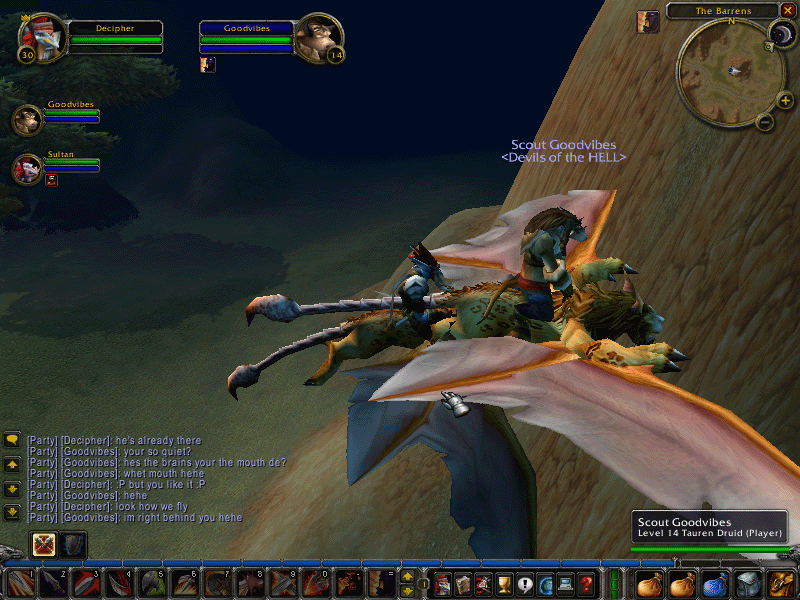Click the buff icon beside the minimap
800x600 pixels.
(x=648, y=22)
